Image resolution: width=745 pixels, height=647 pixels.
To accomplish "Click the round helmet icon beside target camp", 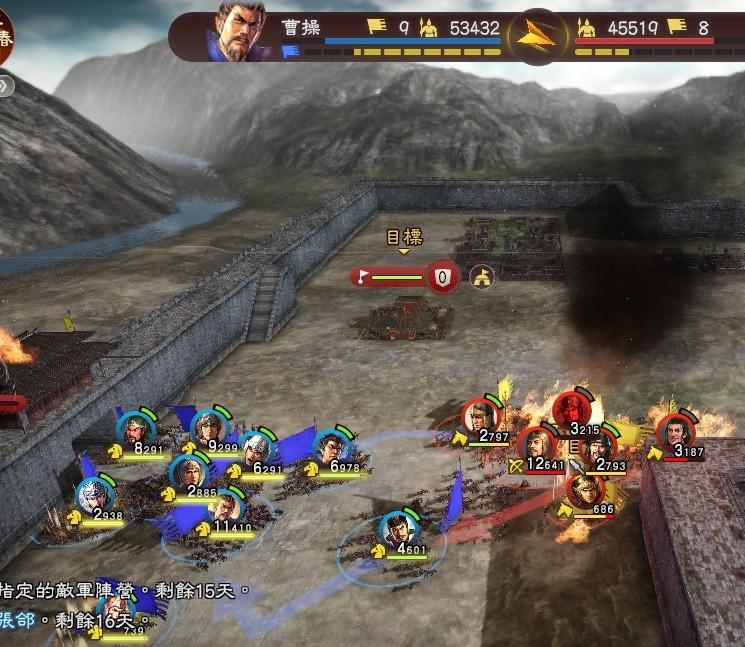I will coord(483,277).
